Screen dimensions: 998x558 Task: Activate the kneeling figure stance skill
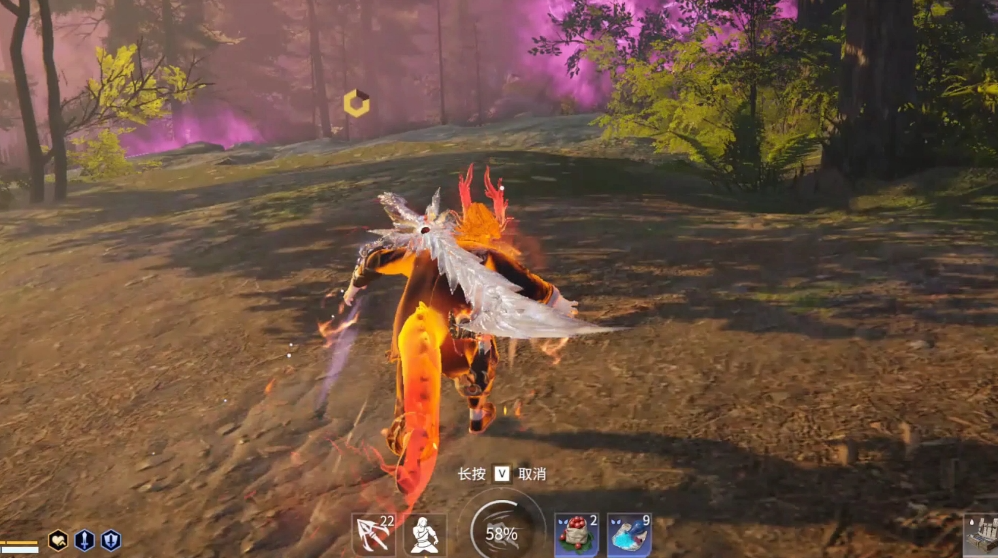(x=425, y=535)
